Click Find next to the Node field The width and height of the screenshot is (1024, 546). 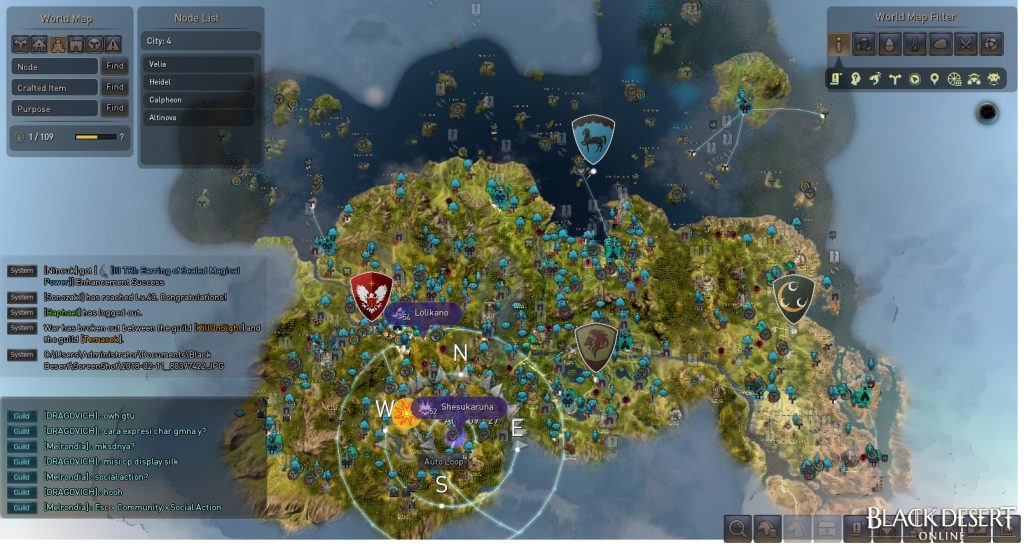tap(115, 66)
